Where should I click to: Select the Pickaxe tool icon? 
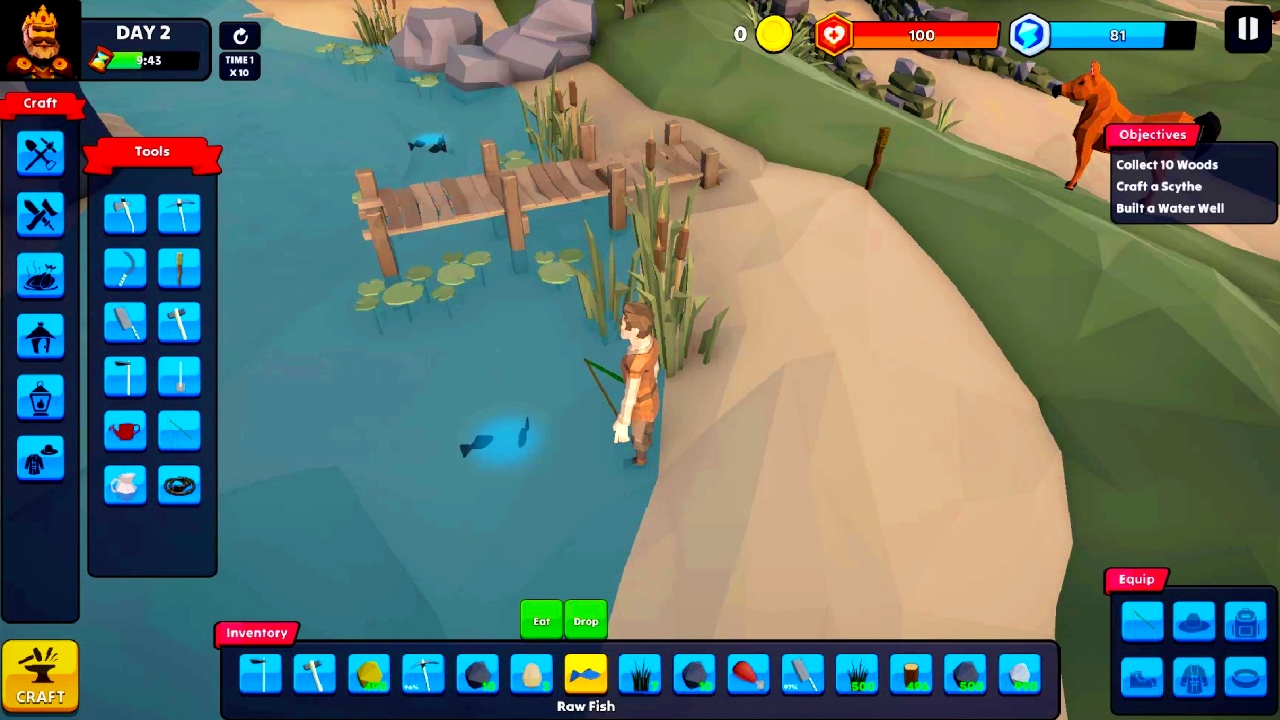click(x=179, y=213)
